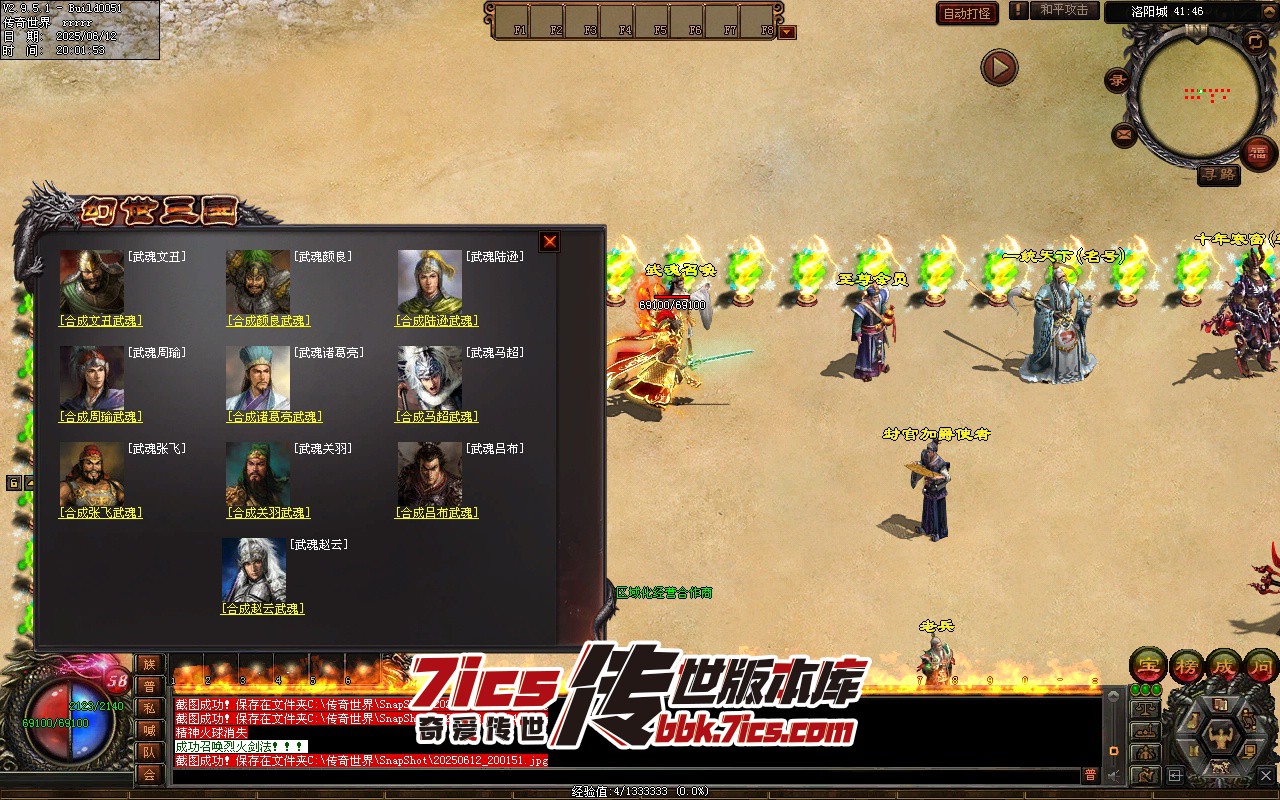Select the 合成吕布武魂 link
The height and width of the screenshot is (800, 1280).
[x=437, y=513]
